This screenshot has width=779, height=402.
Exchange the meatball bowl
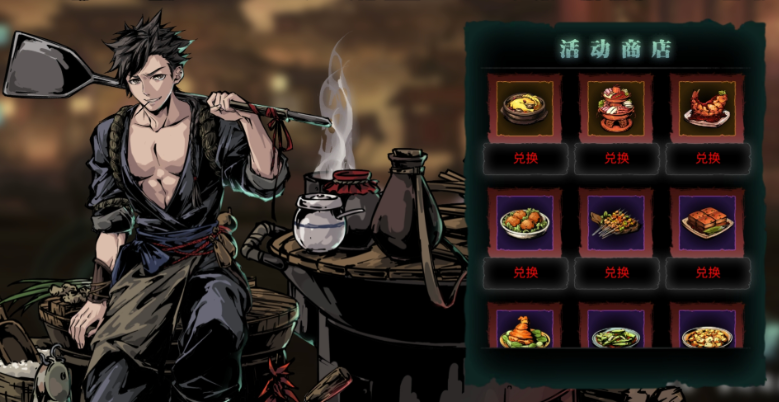(x=525, y=272)
